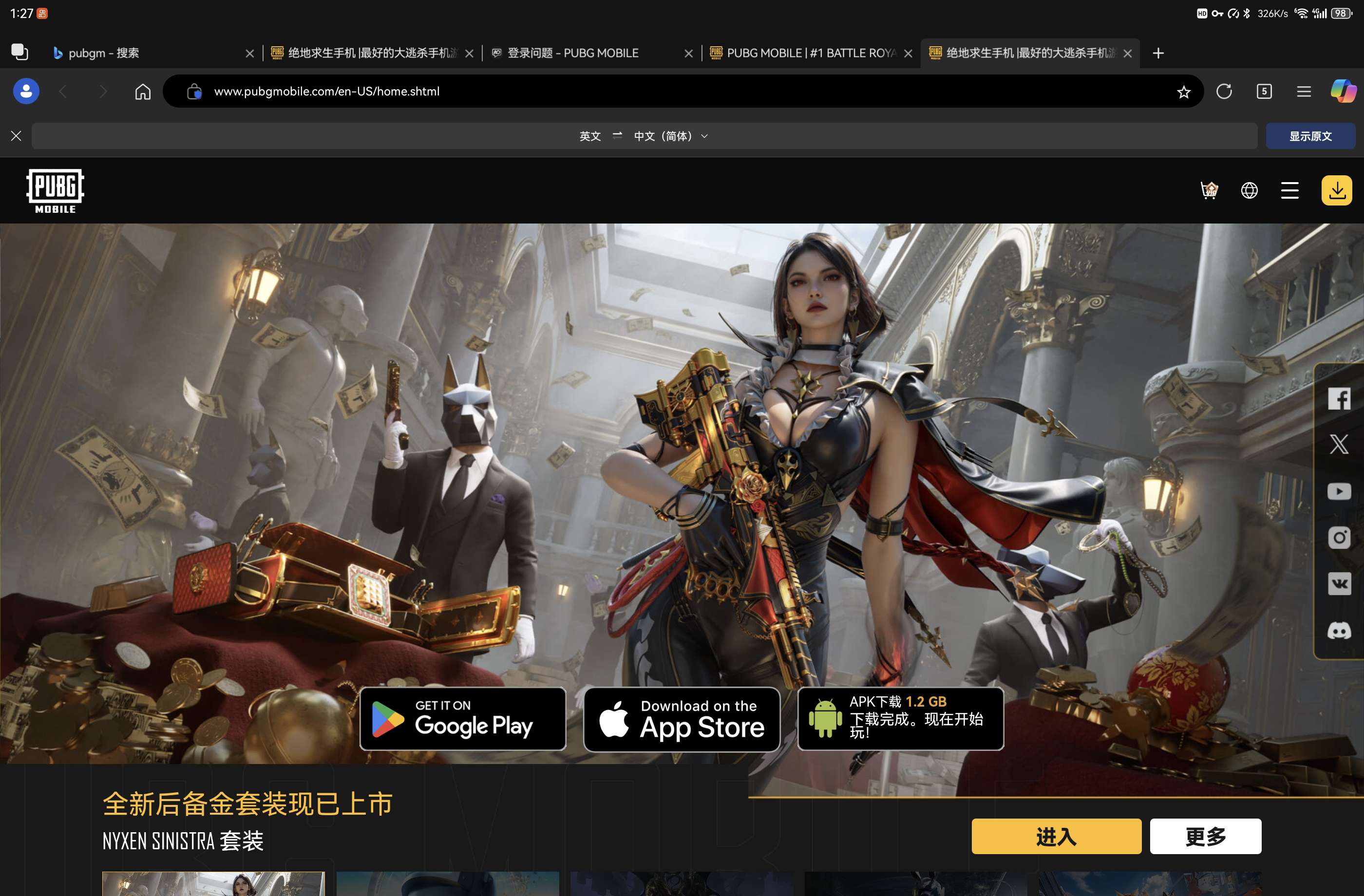Open the Instagram icon
The height and width of the screenshot is (896, 1364).
(x=1339, y=538)
